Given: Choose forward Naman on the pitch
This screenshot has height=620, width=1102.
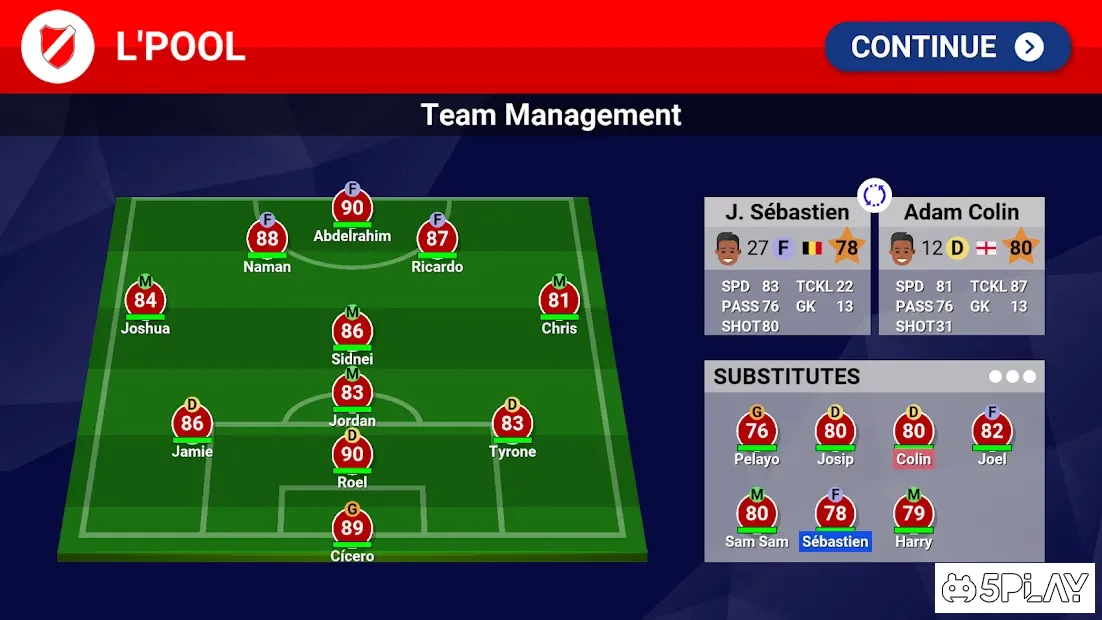Looking at the screenshot, I should [x=267, y=240].
